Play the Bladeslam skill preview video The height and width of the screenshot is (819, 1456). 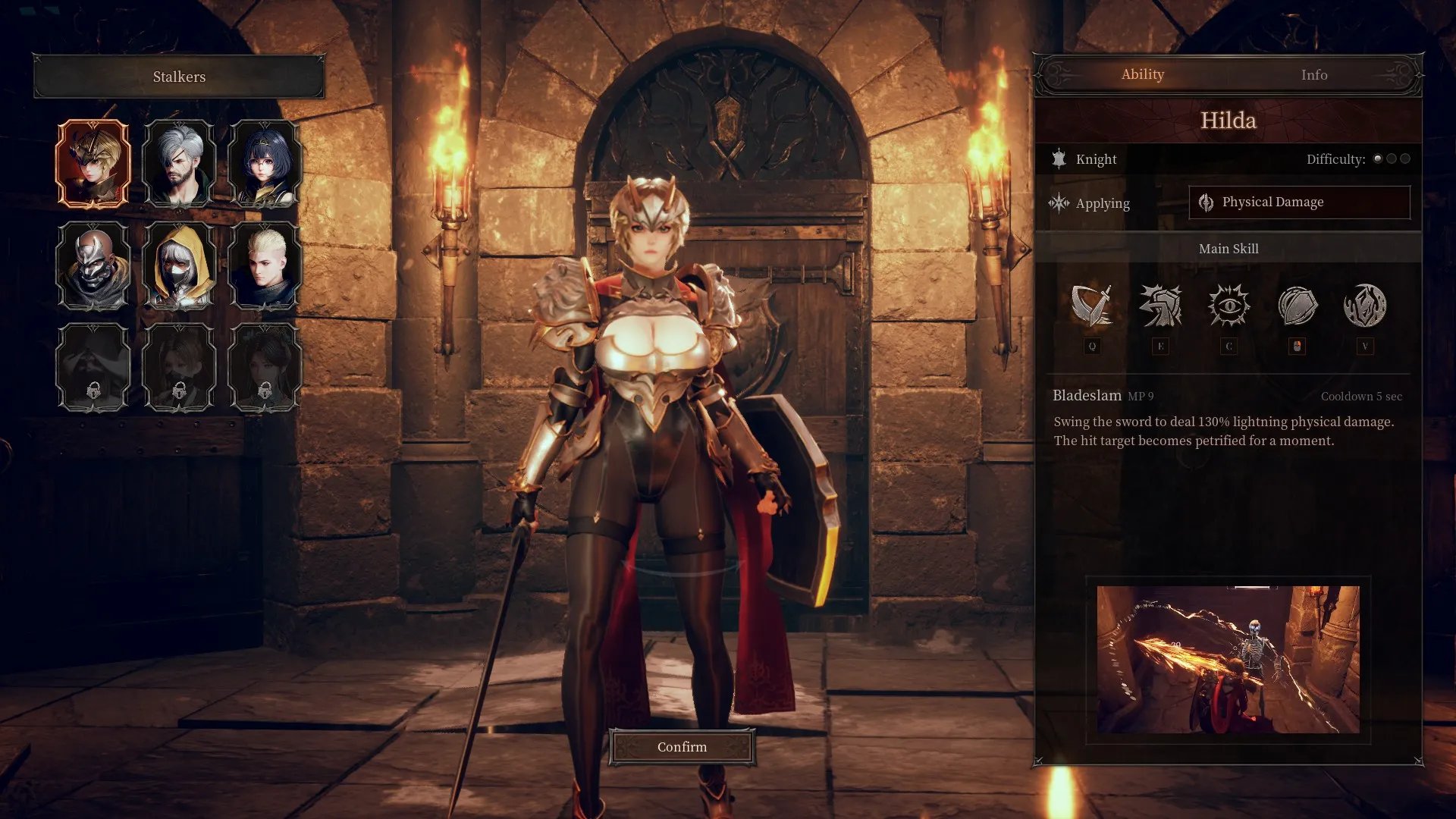pos(1228,659)
